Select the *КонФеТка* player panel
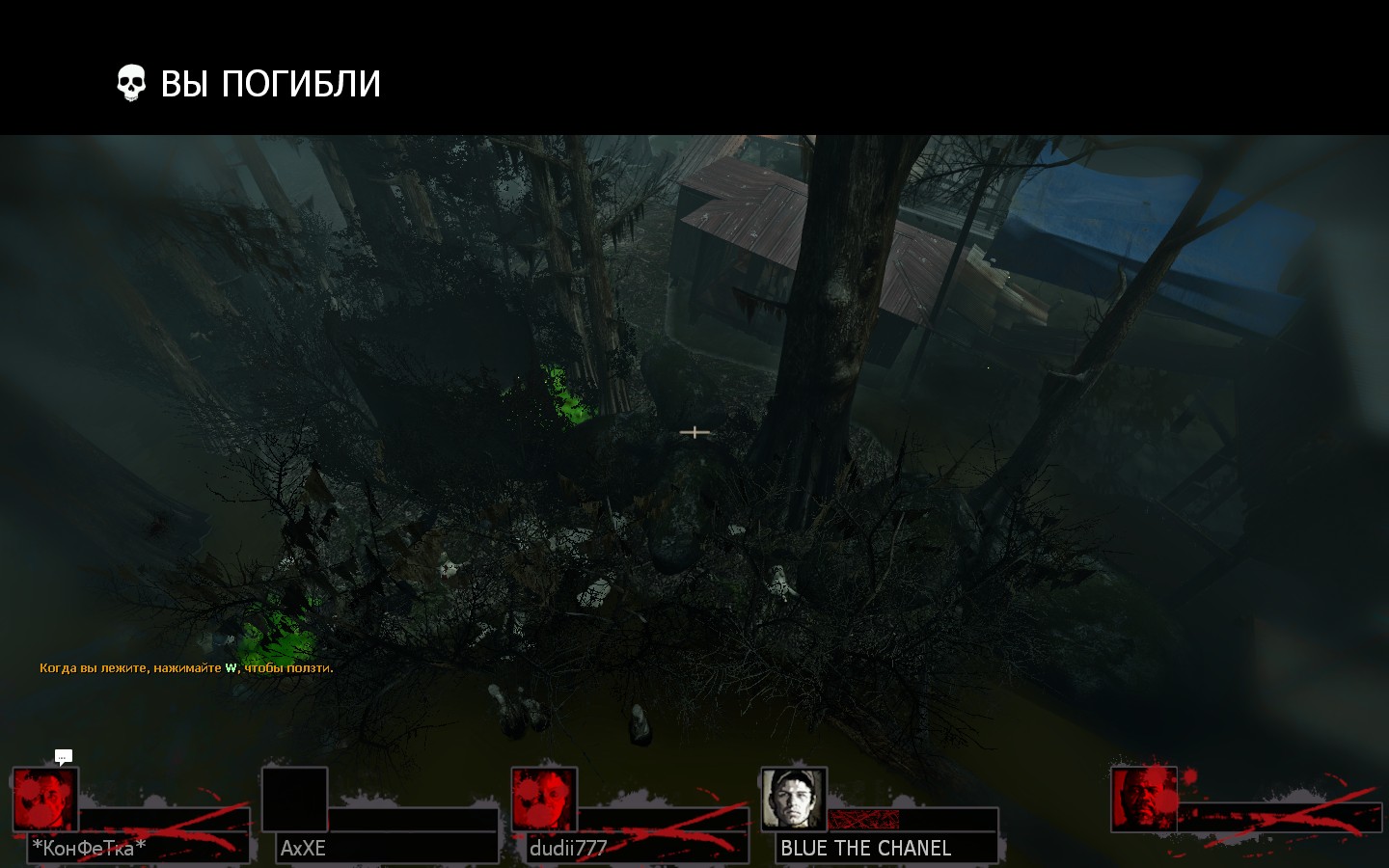 click(x=132, y=816)
